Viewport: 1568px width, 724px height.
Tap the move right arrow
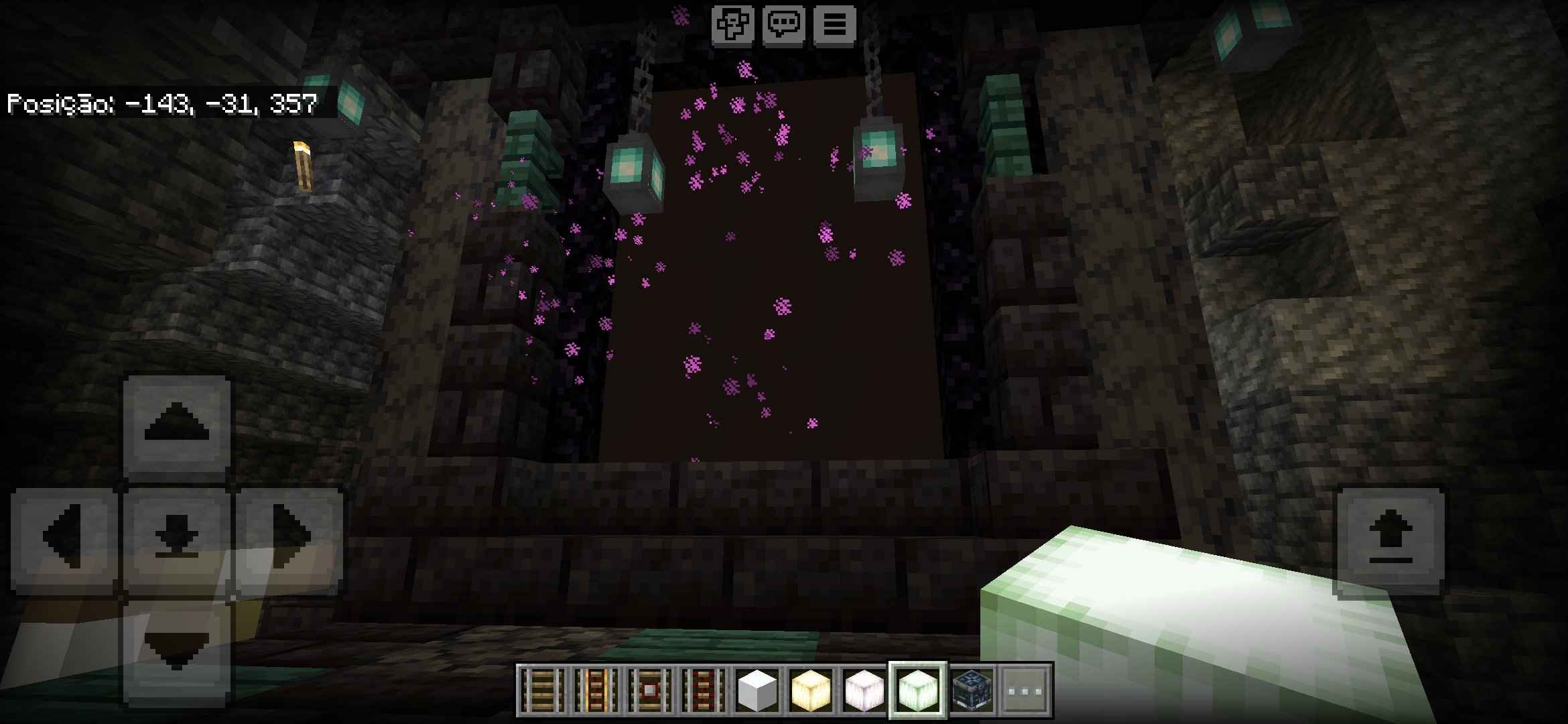(x=289, y=536)
